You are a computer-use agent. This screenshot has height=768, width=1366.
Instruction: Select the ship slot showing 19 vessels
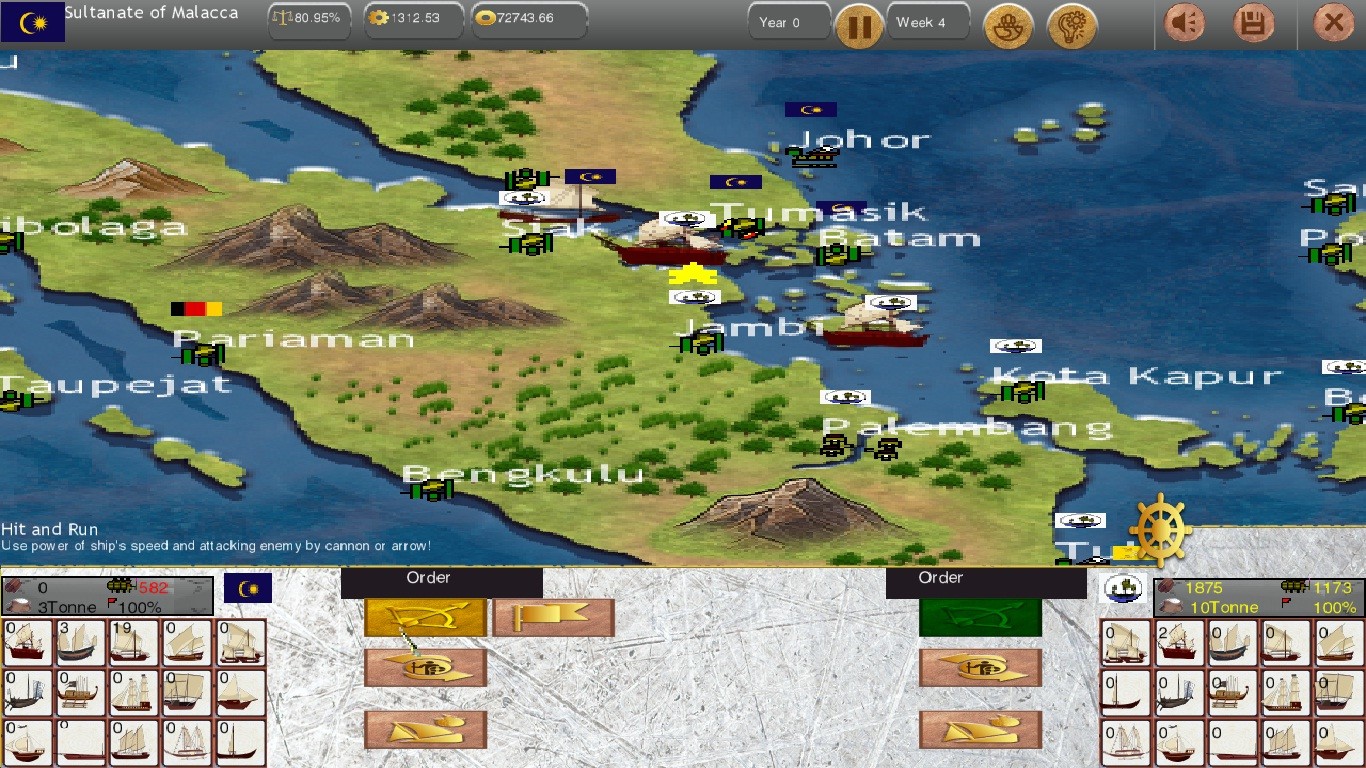pyautogui.click(x=134, y=641)
